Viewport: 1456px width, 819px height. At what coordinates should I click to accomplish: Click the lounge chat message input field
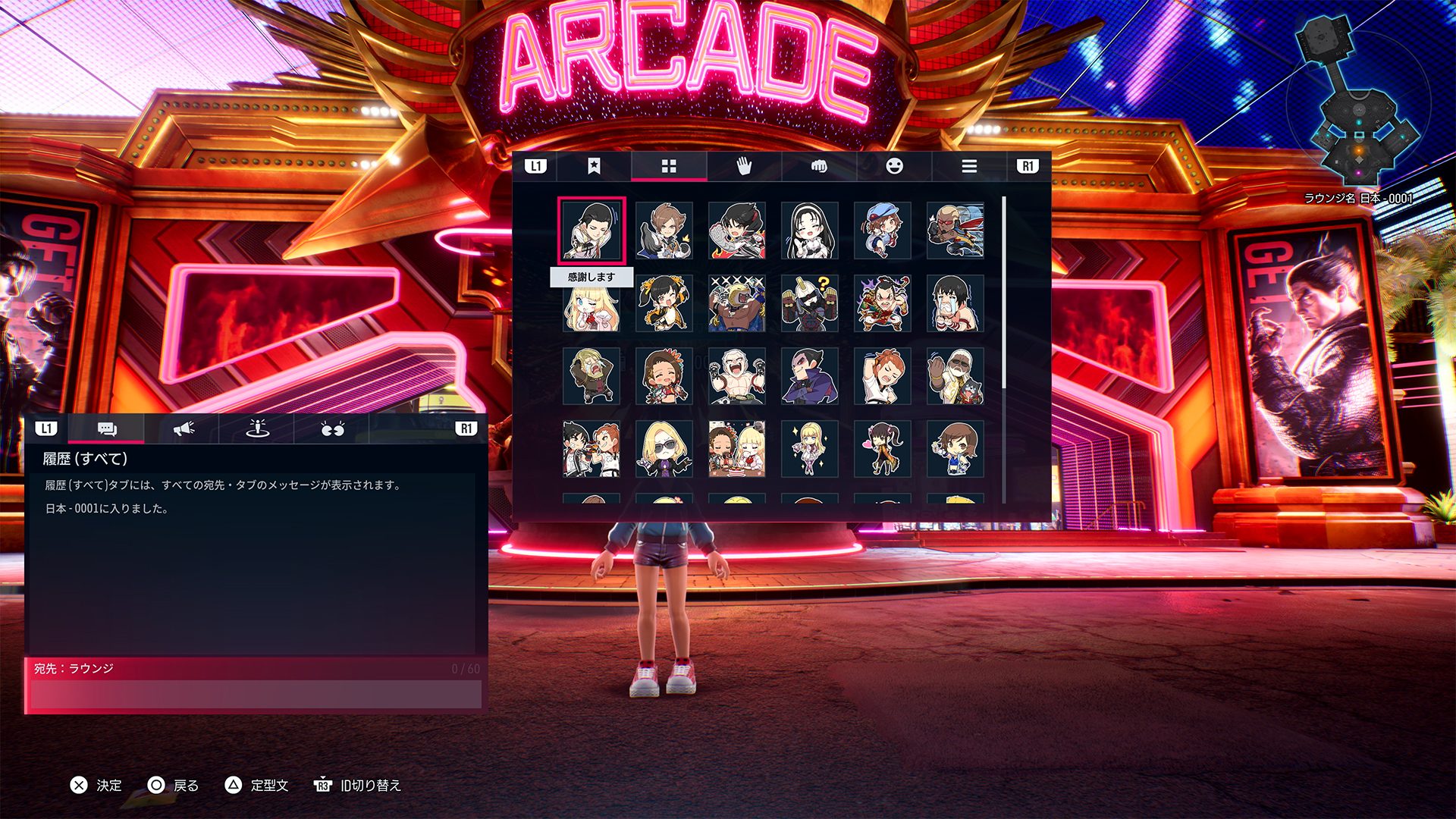click(x=255, y=694)
